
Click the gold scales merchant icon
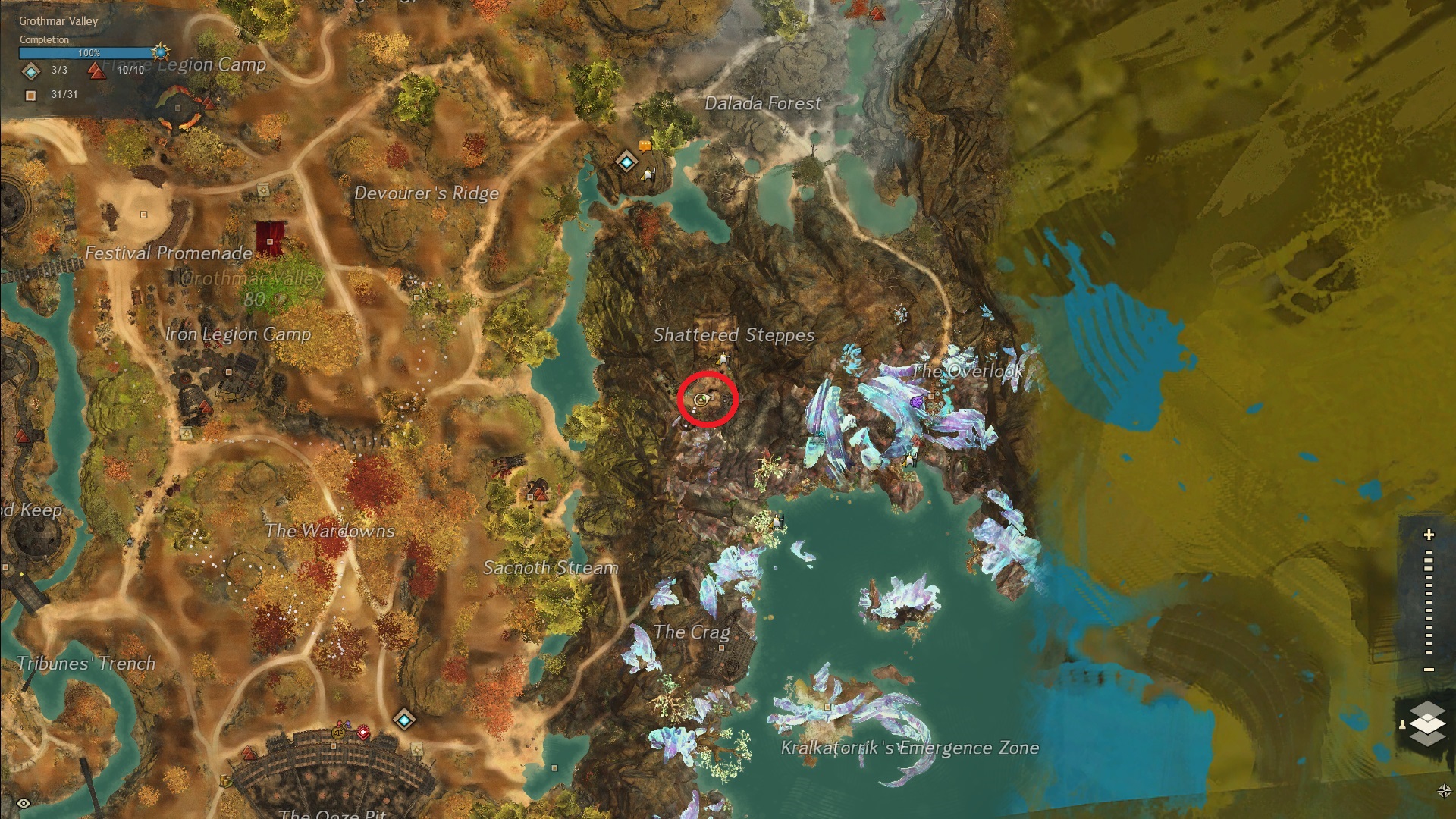[339, 733]
